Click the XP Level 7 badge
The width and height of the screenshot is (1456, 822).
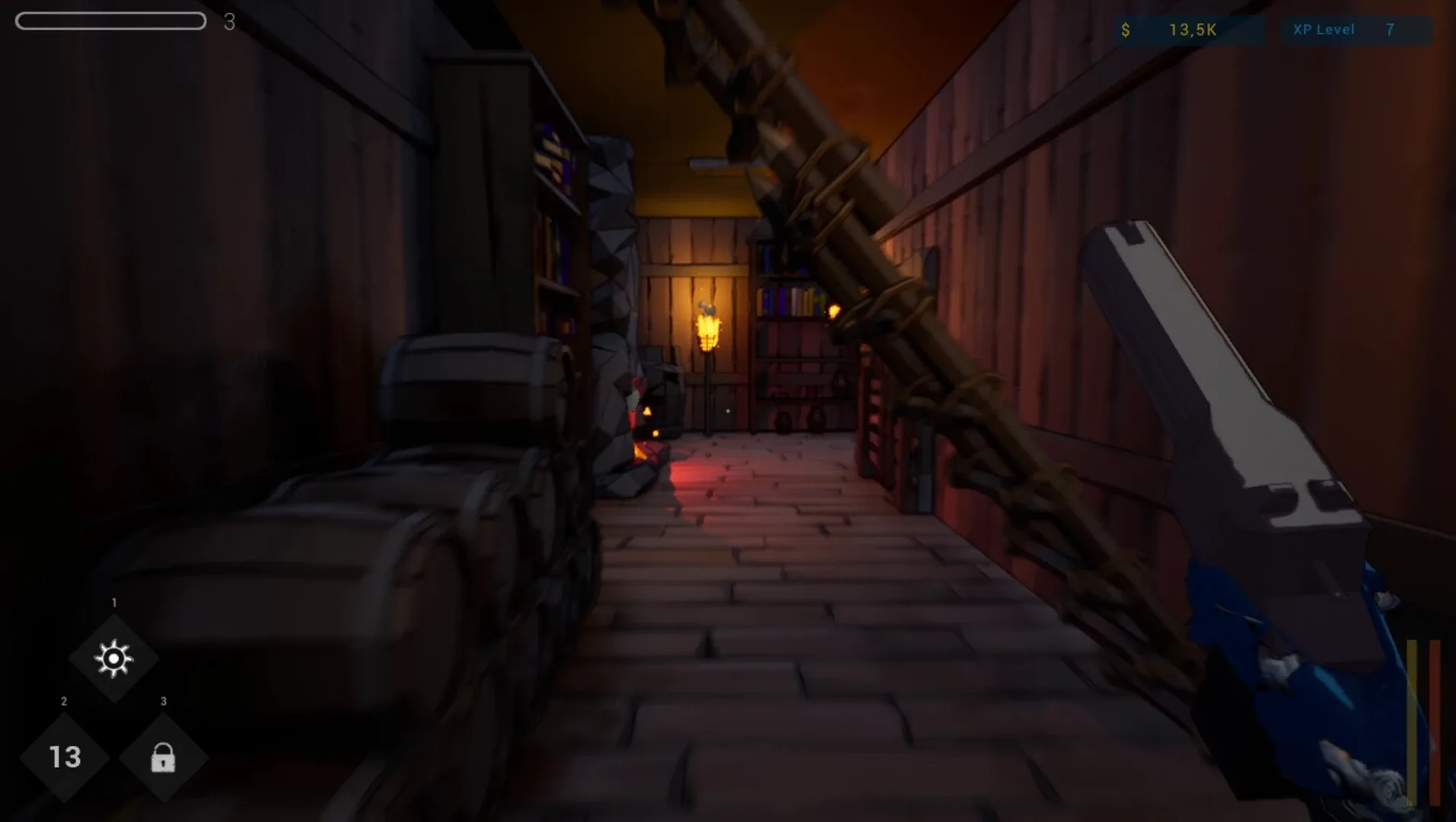click(1357, 30)
